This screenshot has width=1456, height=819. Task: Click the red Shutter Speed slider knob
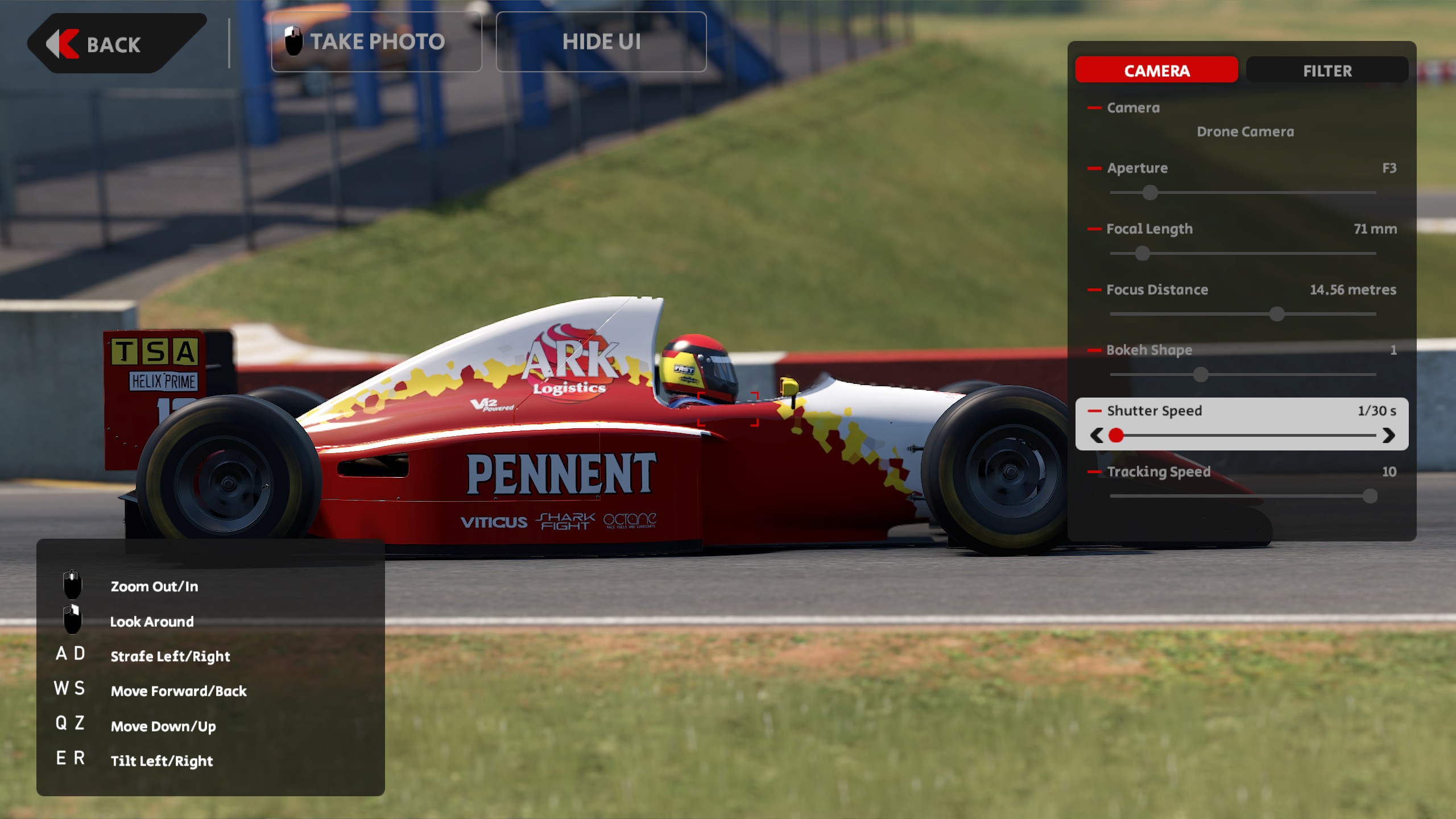click(x=1116, y=436)
